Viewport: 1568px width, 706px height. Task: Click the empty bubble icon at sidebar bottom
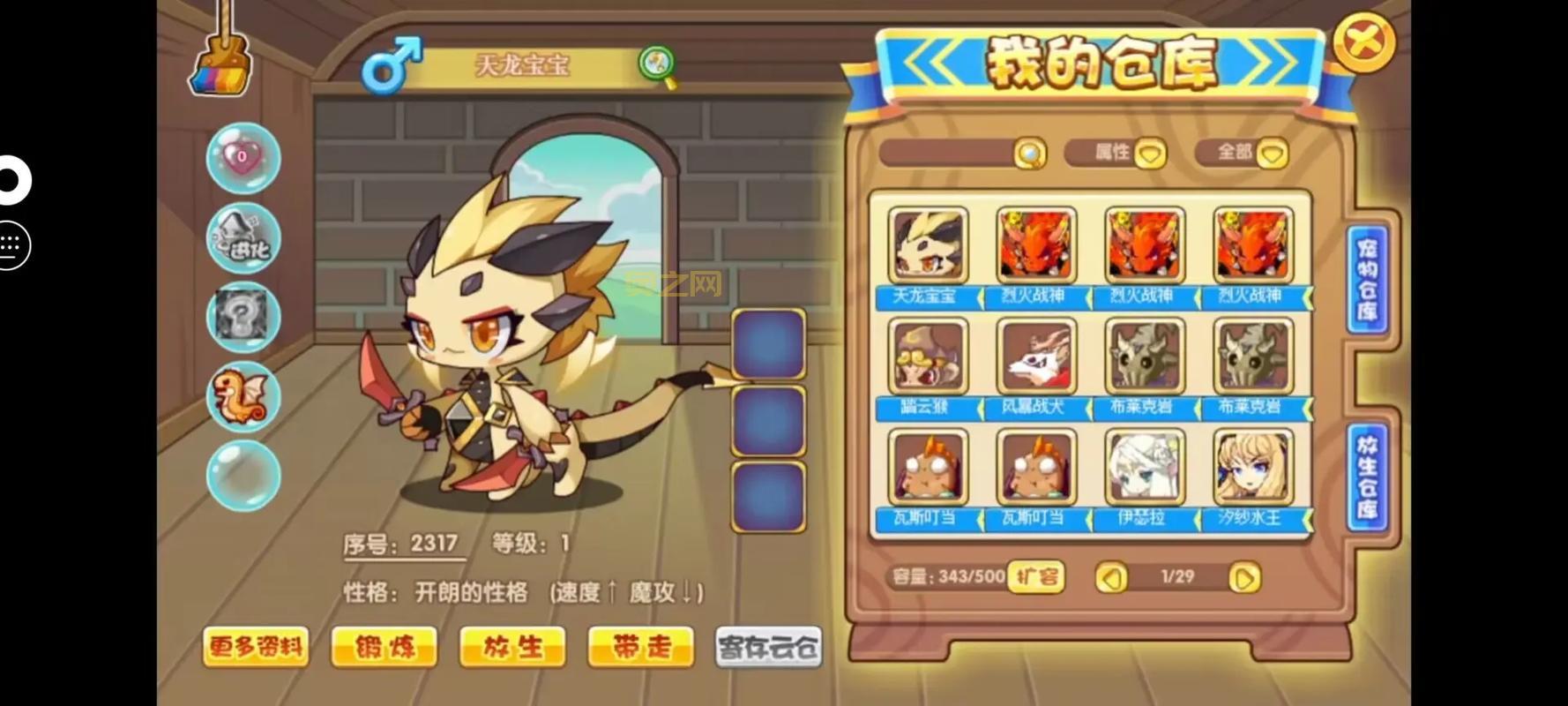tap(243, 474)
